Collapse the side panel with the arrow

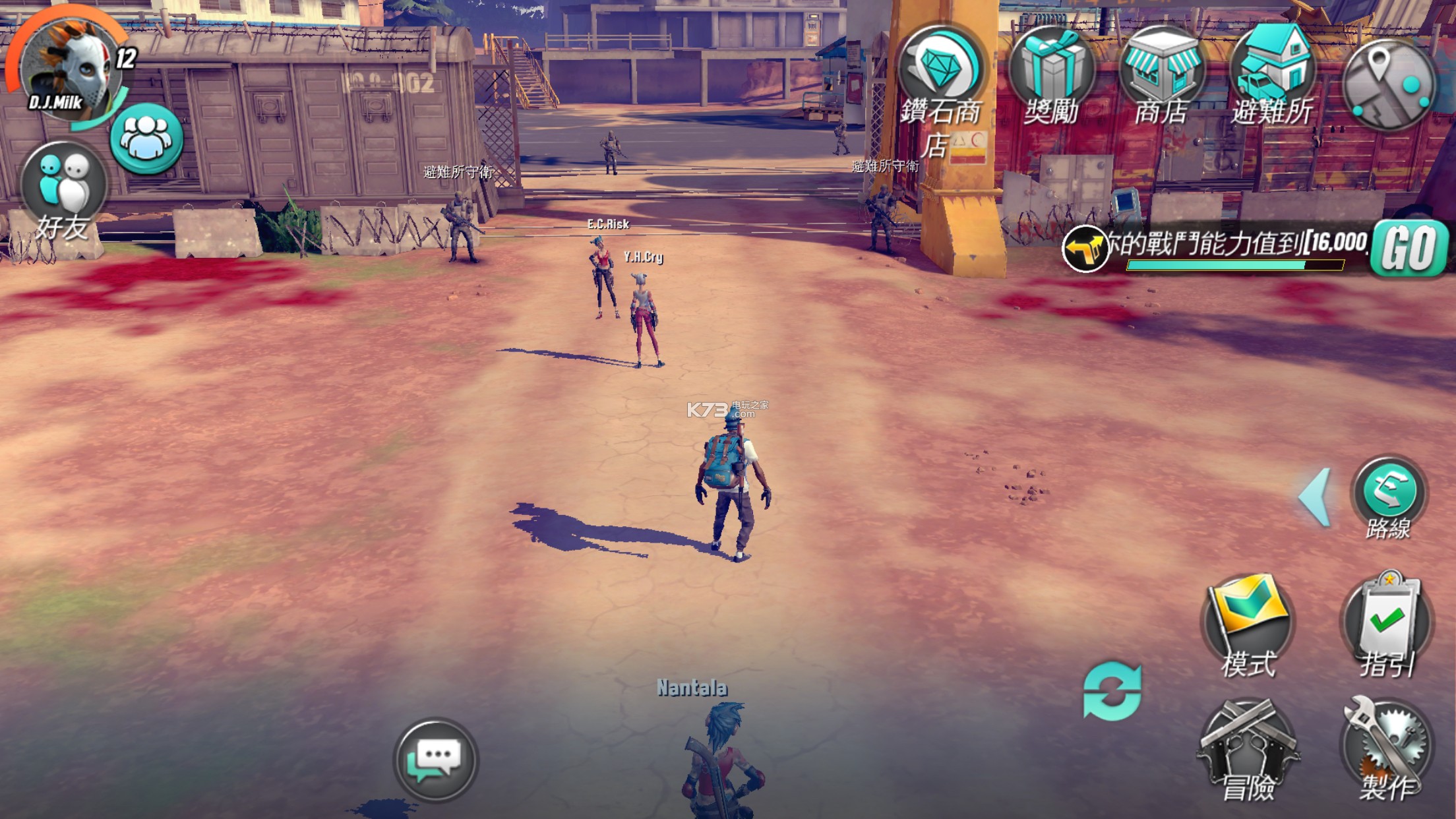click(1314, 498)
